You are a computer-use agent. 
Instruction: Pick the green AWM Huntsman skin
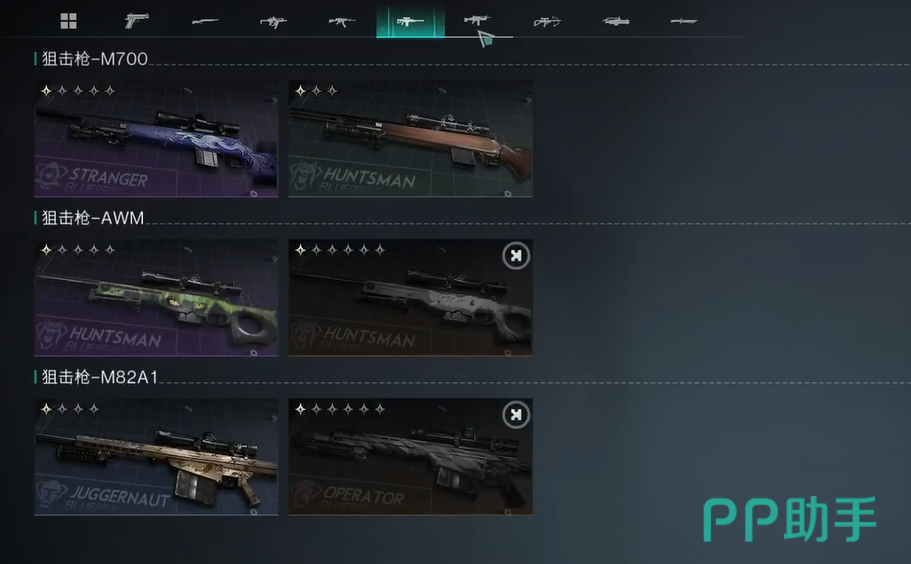(x=156, y=298)
